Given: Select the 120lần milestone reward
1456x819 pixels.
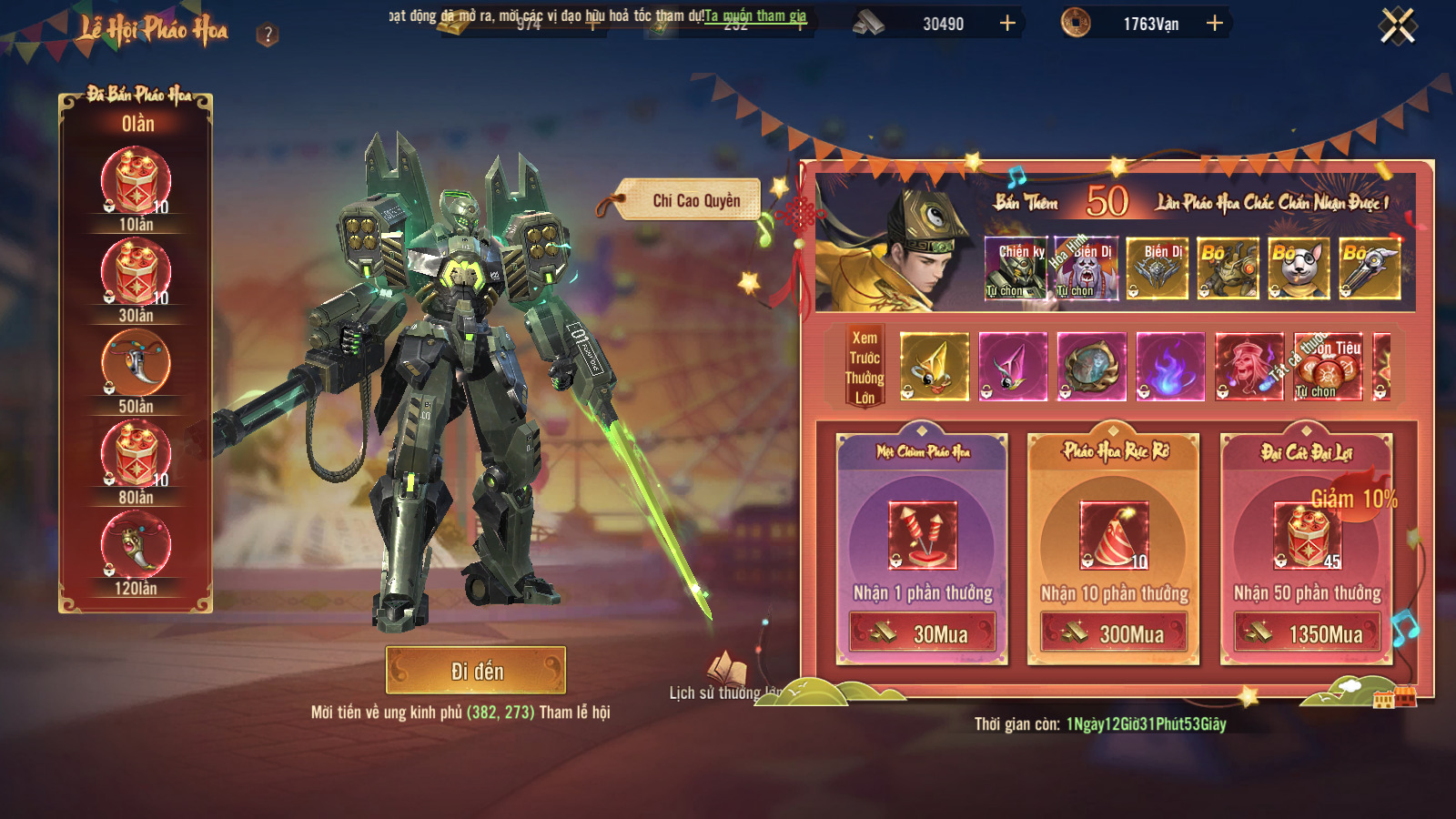Looking at the screenshot, I should [x=136, y=545].
